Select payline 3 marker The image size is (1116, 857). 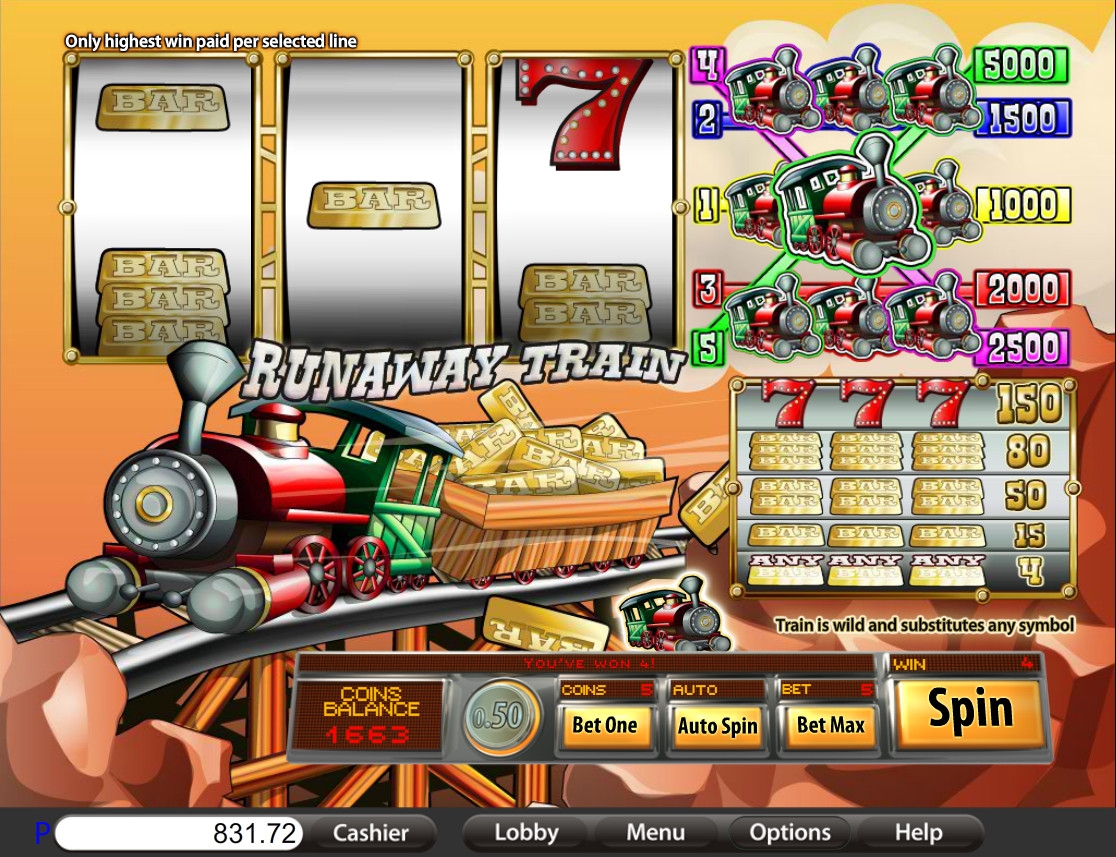(x=708, y=289)
